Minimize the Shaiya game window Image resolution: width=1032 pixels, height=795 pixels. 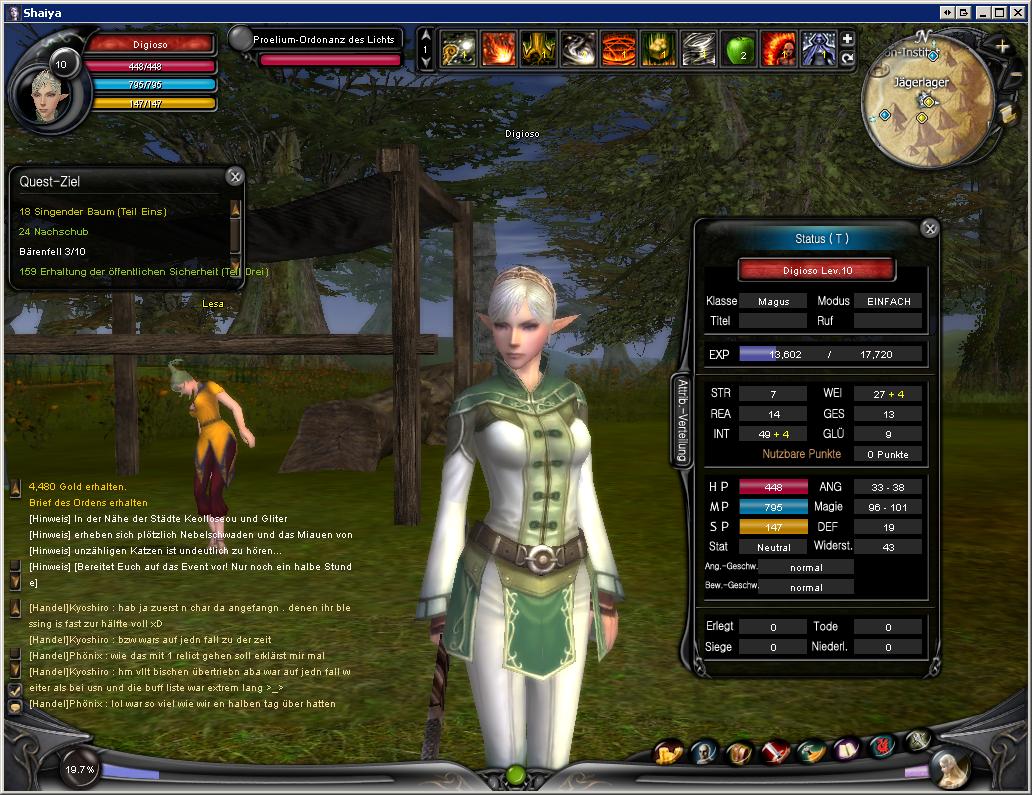coord(982,12)
